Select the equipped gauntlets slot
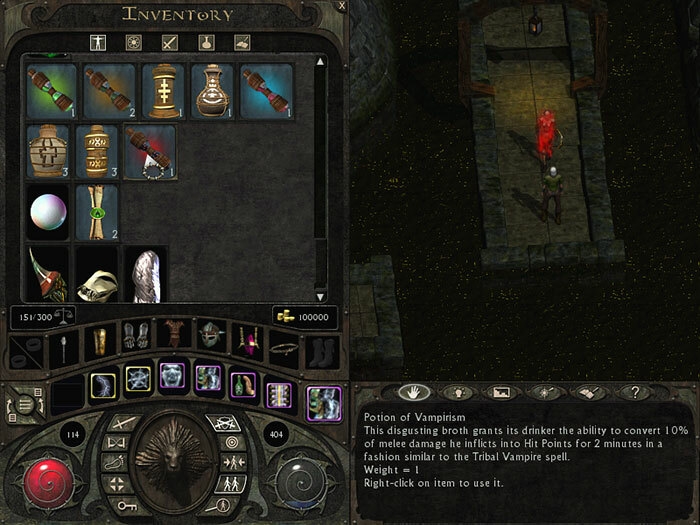Viewport: 700px width, 525px height. tap(136, 338)
